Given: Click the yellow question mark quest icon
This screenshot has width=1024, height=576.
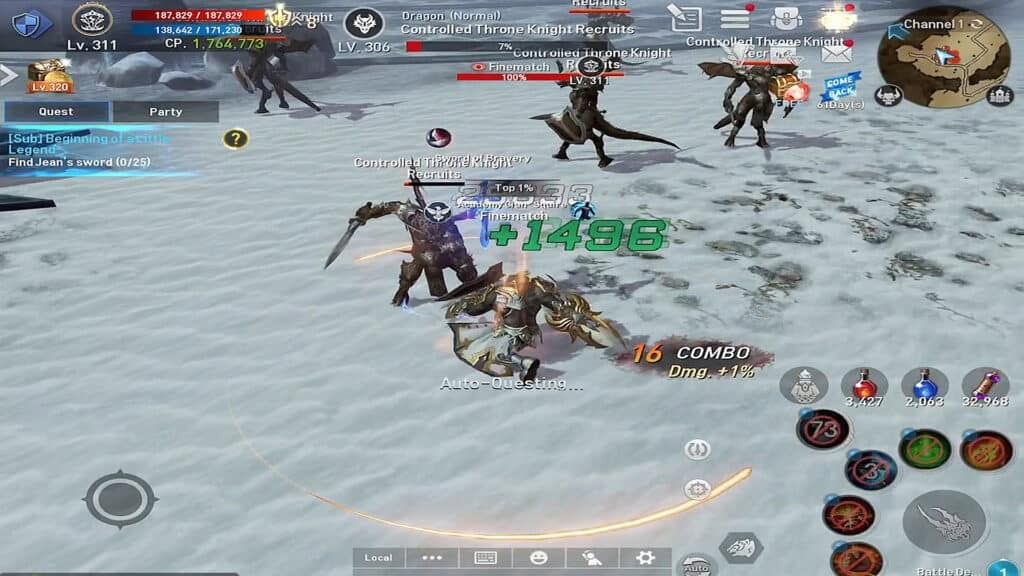Looking at the screenshot, I should (x=235, y=139).
